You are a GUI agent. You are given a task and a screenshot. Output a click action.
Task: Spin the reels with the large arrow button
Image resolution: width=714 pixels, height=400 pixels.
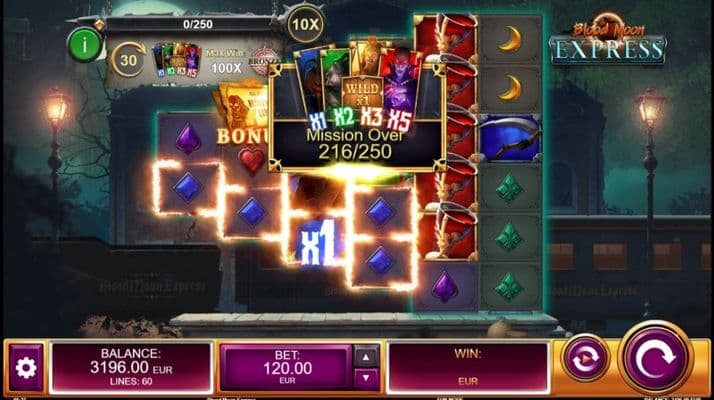[655, 357]
